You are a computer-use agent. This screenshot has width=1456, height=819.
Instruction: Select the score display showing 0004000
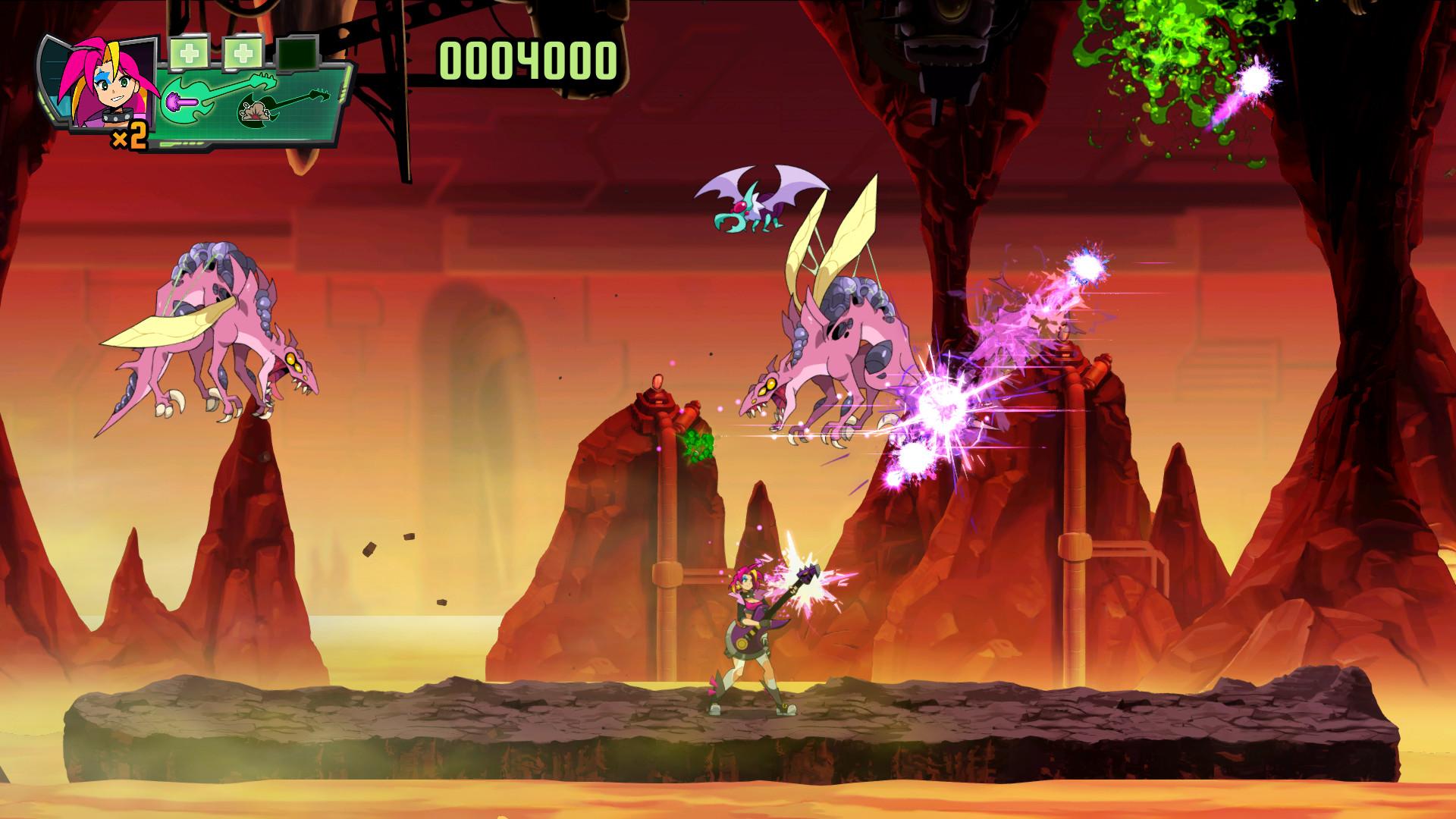pyautogui.click(x=527, y=59)
